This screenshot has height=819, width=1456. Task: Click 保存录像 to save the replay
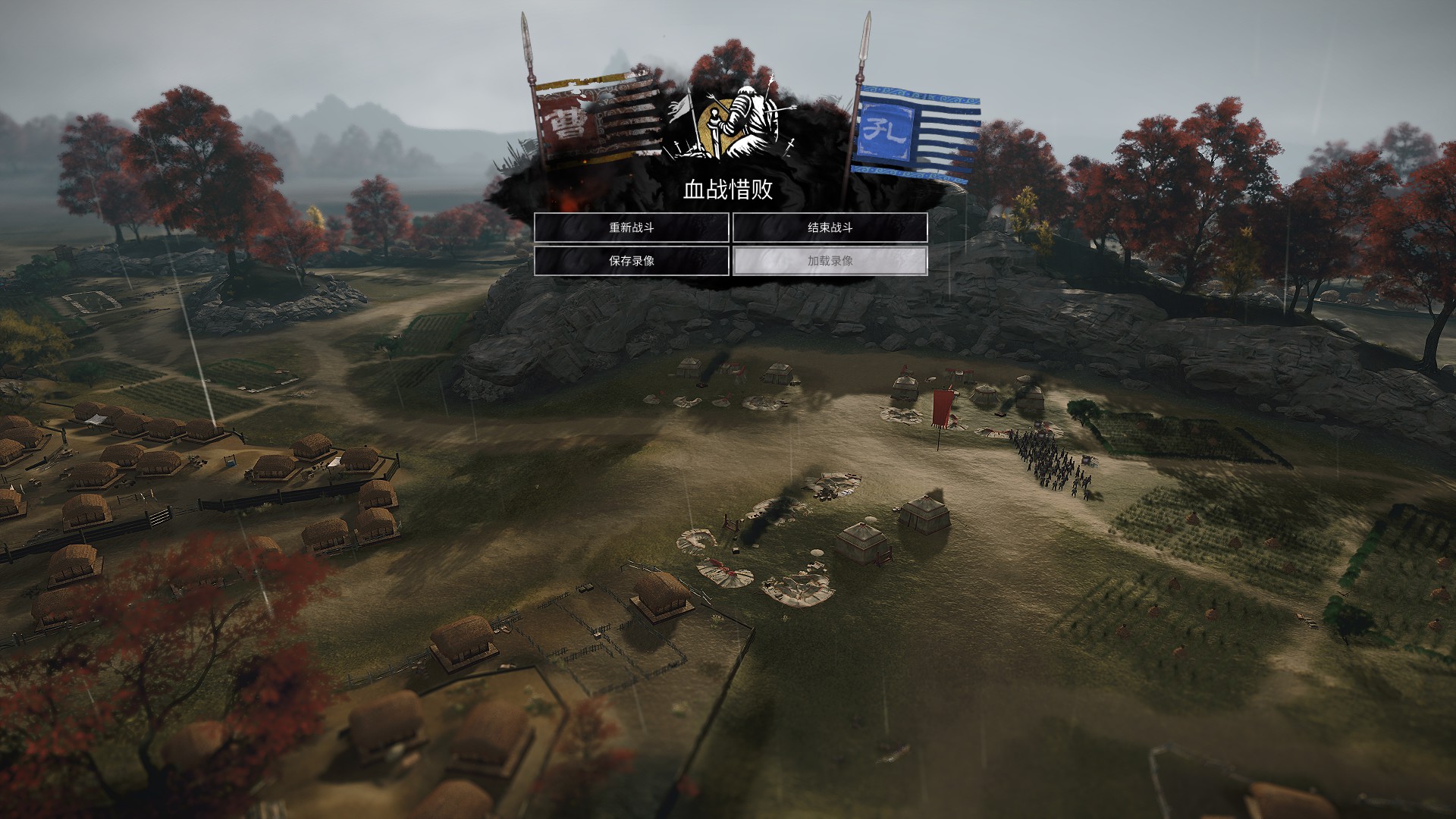tap(631, 261)
